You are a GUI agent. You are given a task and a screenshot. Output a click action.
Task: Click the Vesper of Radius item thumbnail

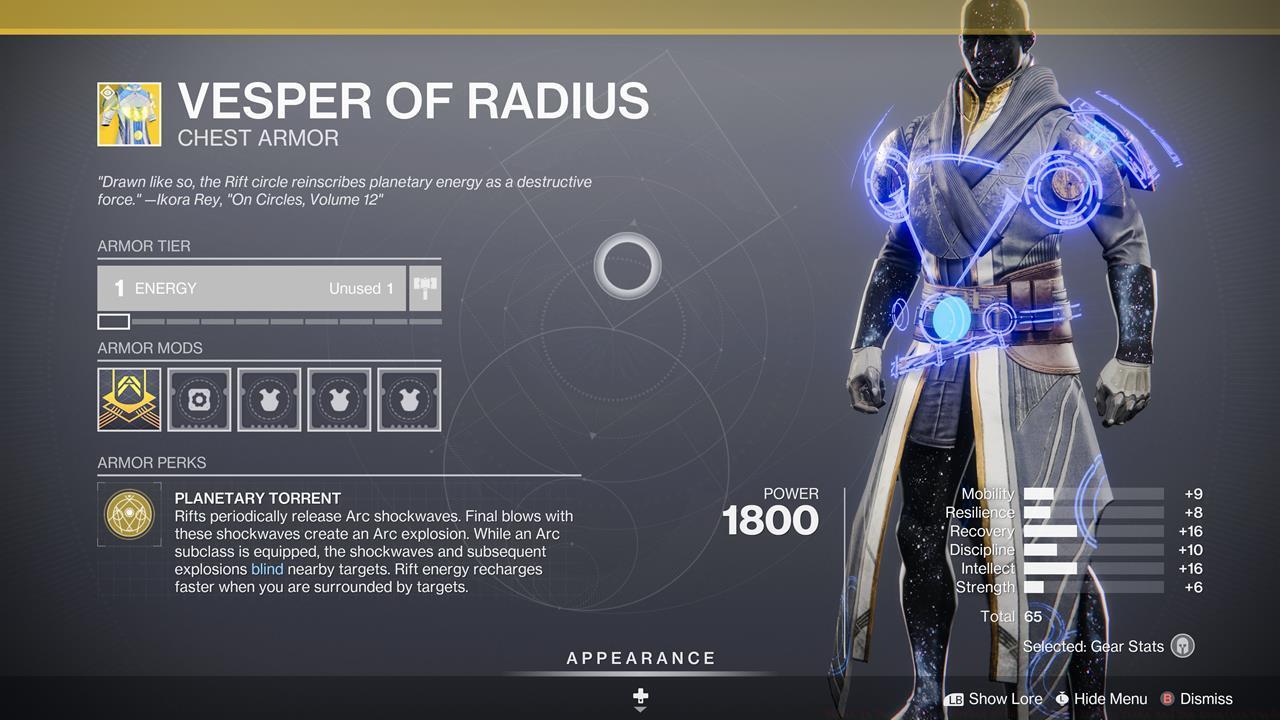tap(128, 113)
